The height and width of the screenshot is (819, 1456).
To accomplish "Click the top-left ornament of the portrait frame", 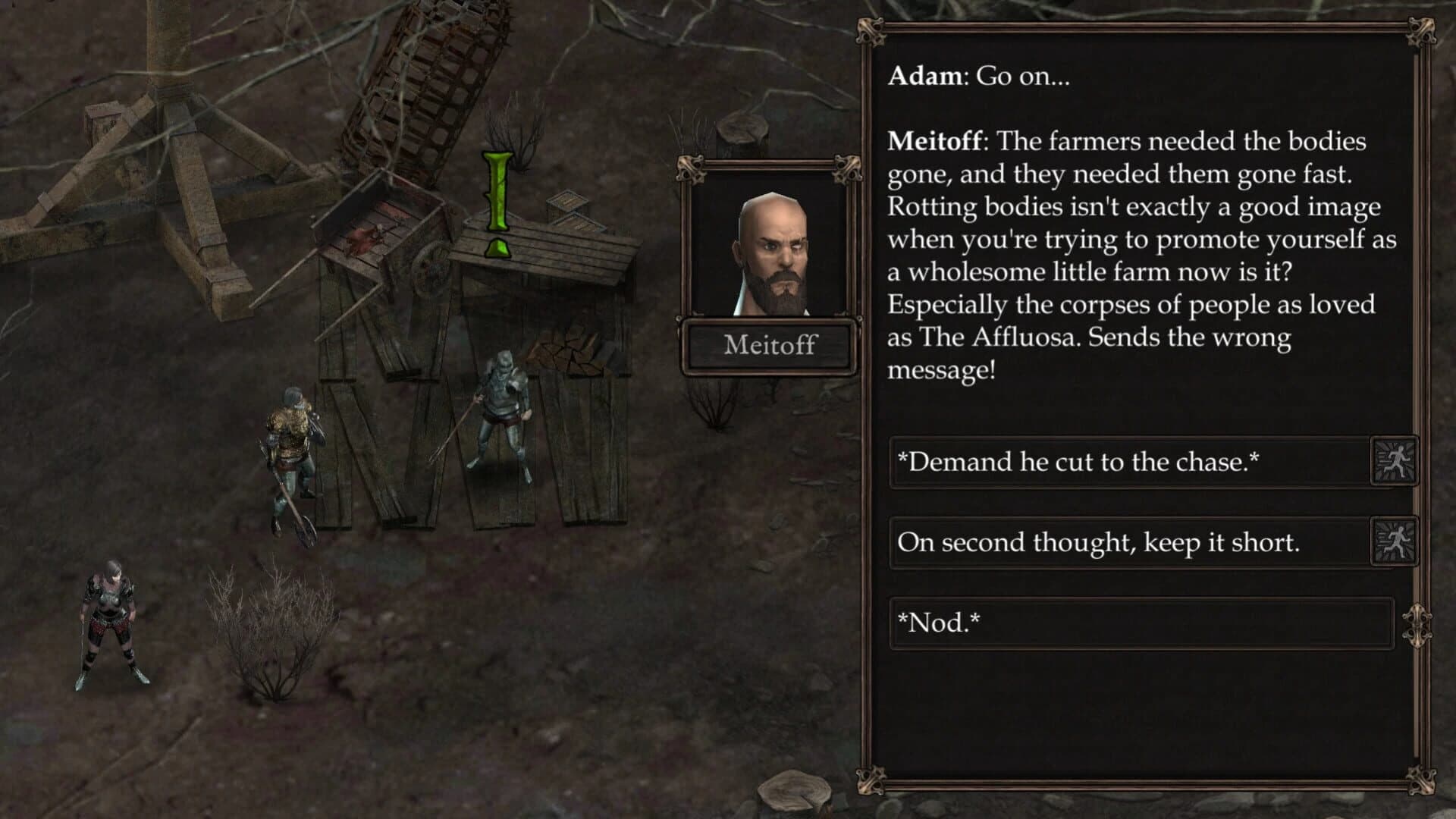I will (x=692, y=168).
